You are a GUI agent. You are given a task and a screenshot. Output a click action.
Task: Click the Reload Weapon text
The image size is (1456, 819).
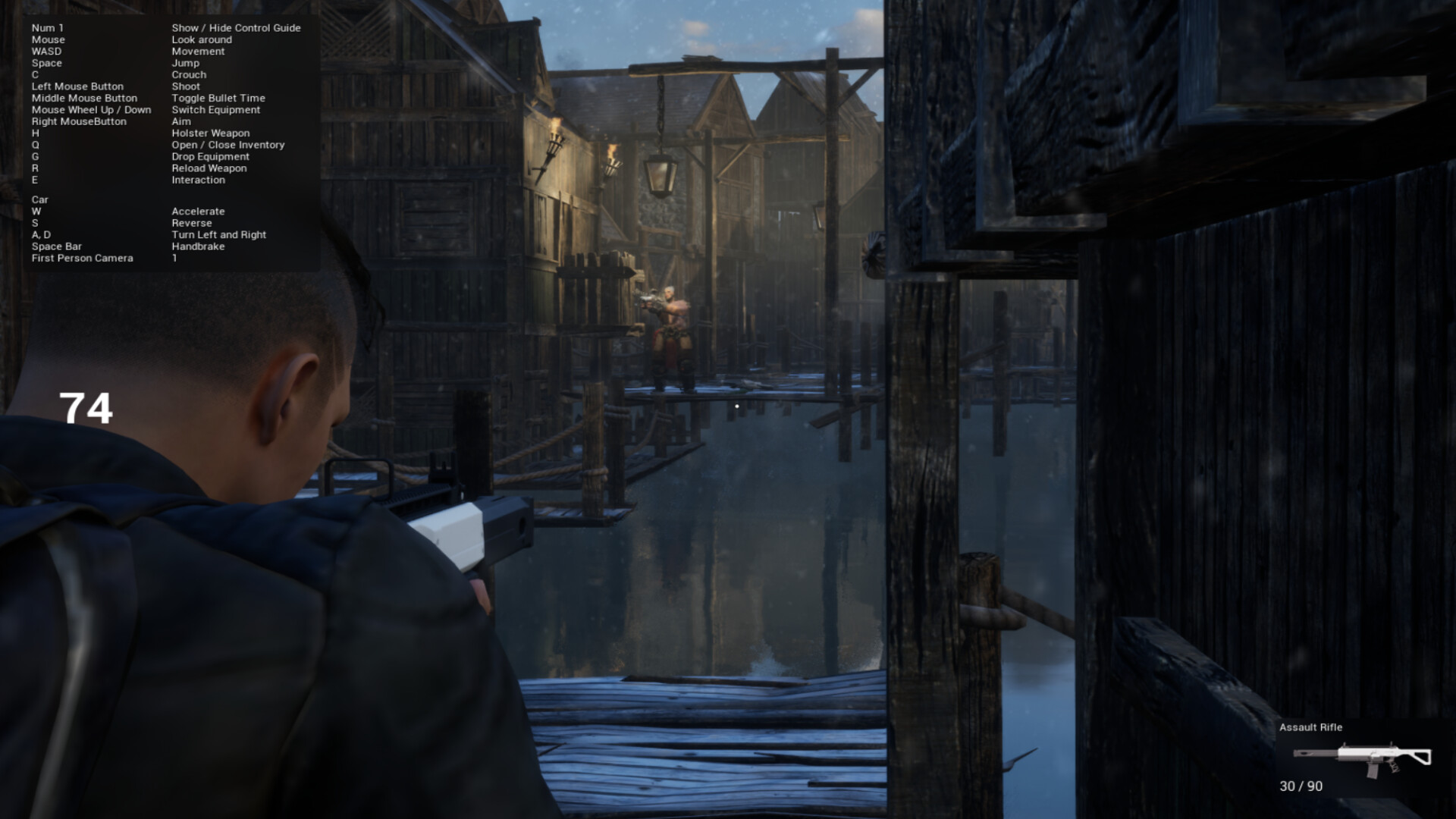click(209, 168)
